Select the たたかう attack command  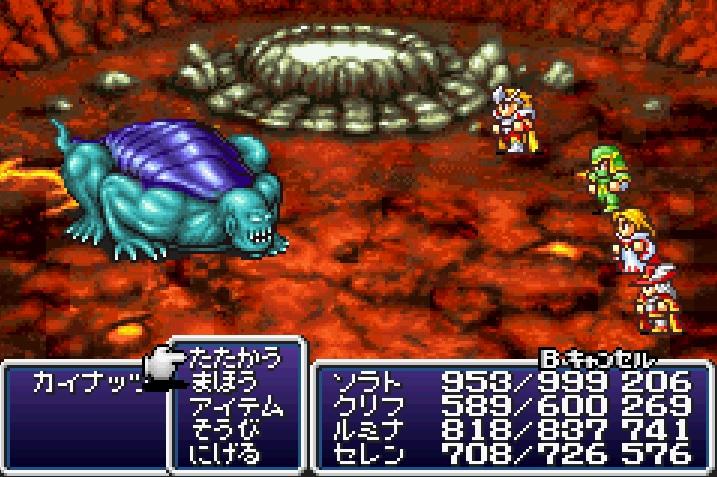[x=235, y=358]
